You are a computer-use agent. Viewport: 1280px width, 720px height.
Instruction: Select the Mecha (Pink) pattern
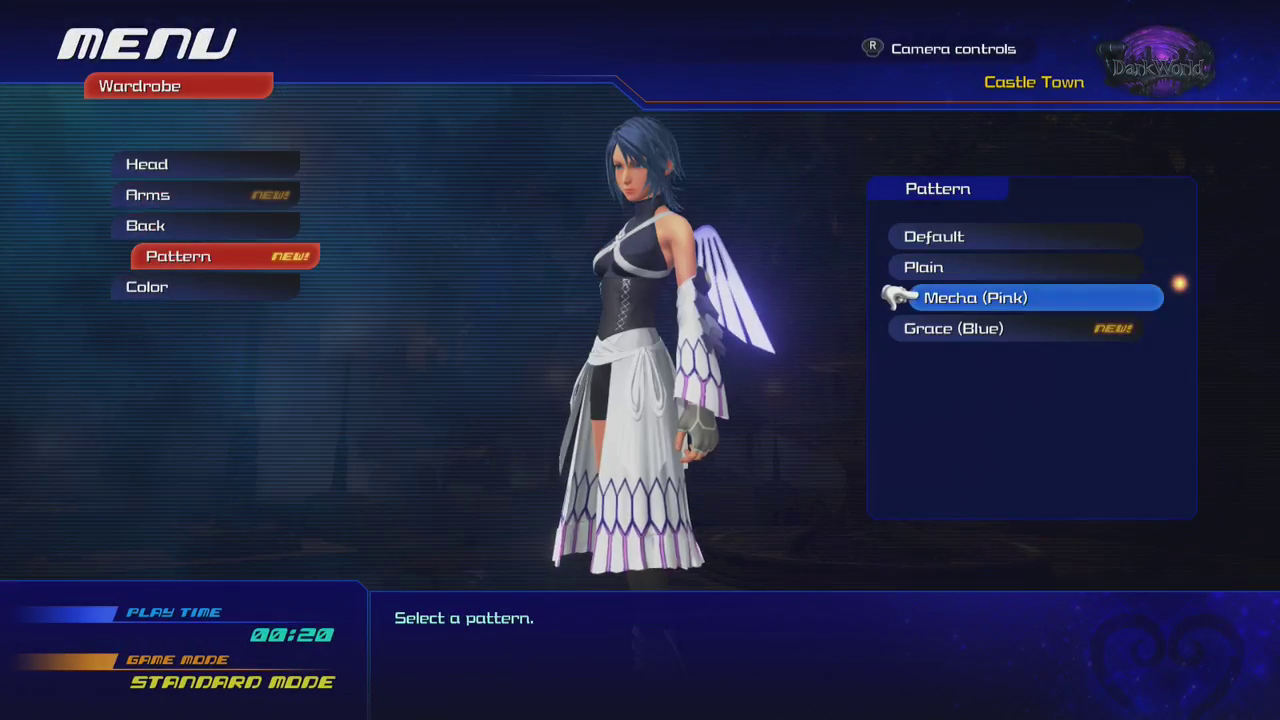(x=1034, y=298)
